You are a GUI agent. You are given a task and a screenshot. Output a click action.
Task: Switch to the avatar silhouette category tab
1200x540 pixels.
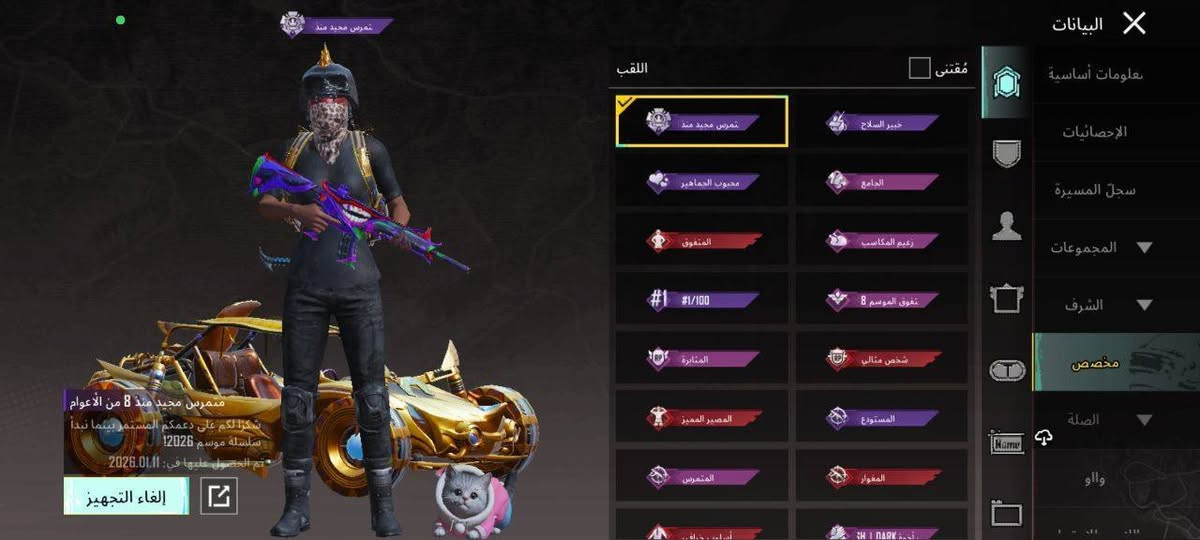pyautogui.click(x=1006, y=226)
